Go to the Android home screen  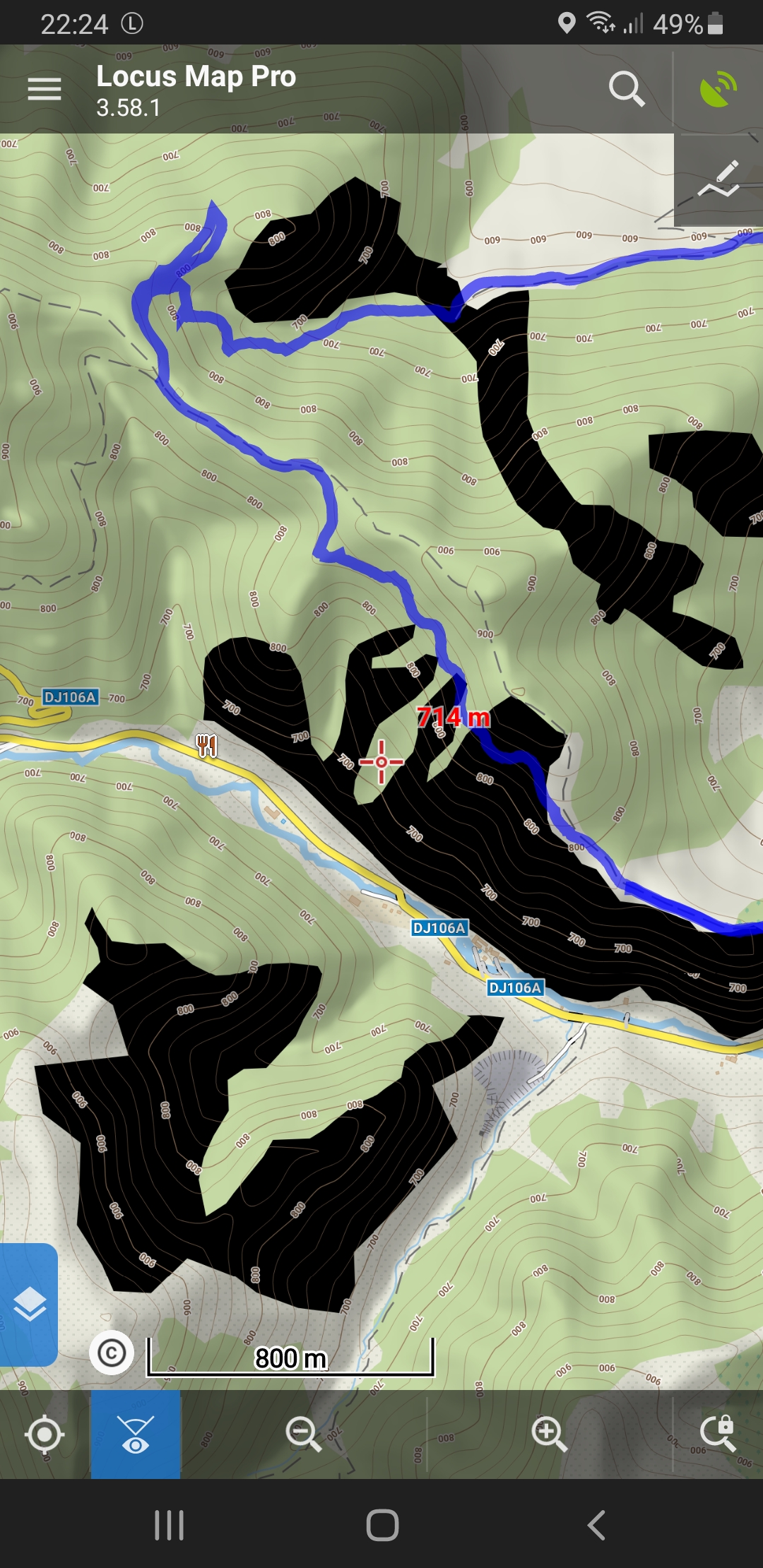tap(382, 1526)
